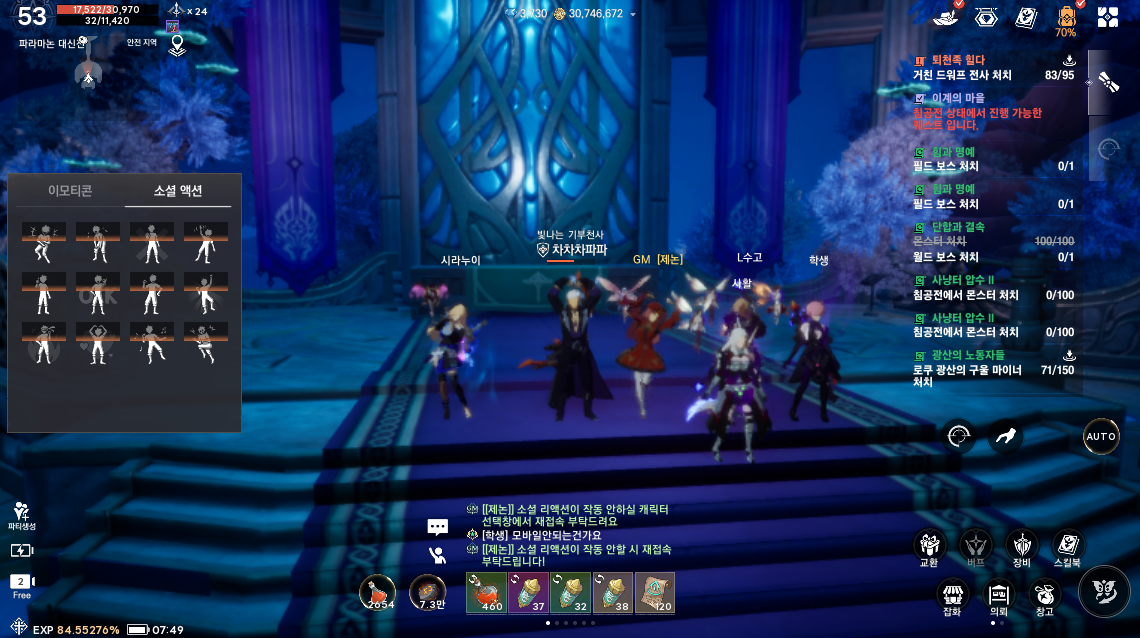Switch to the 이모티콘 tab

click(x=70, y=190)
